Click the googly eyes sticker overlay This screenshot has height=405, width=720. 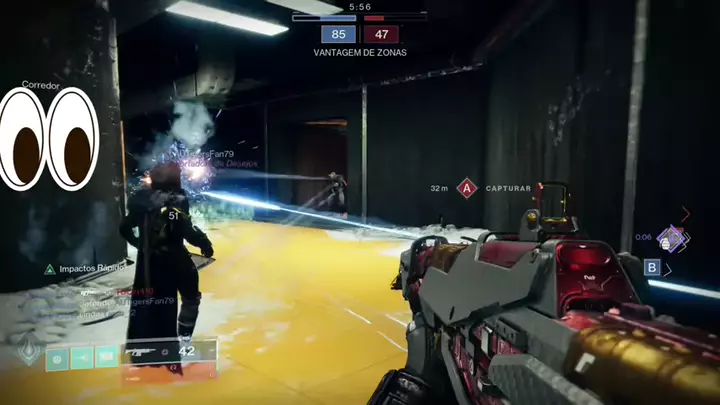pos(48,138)
